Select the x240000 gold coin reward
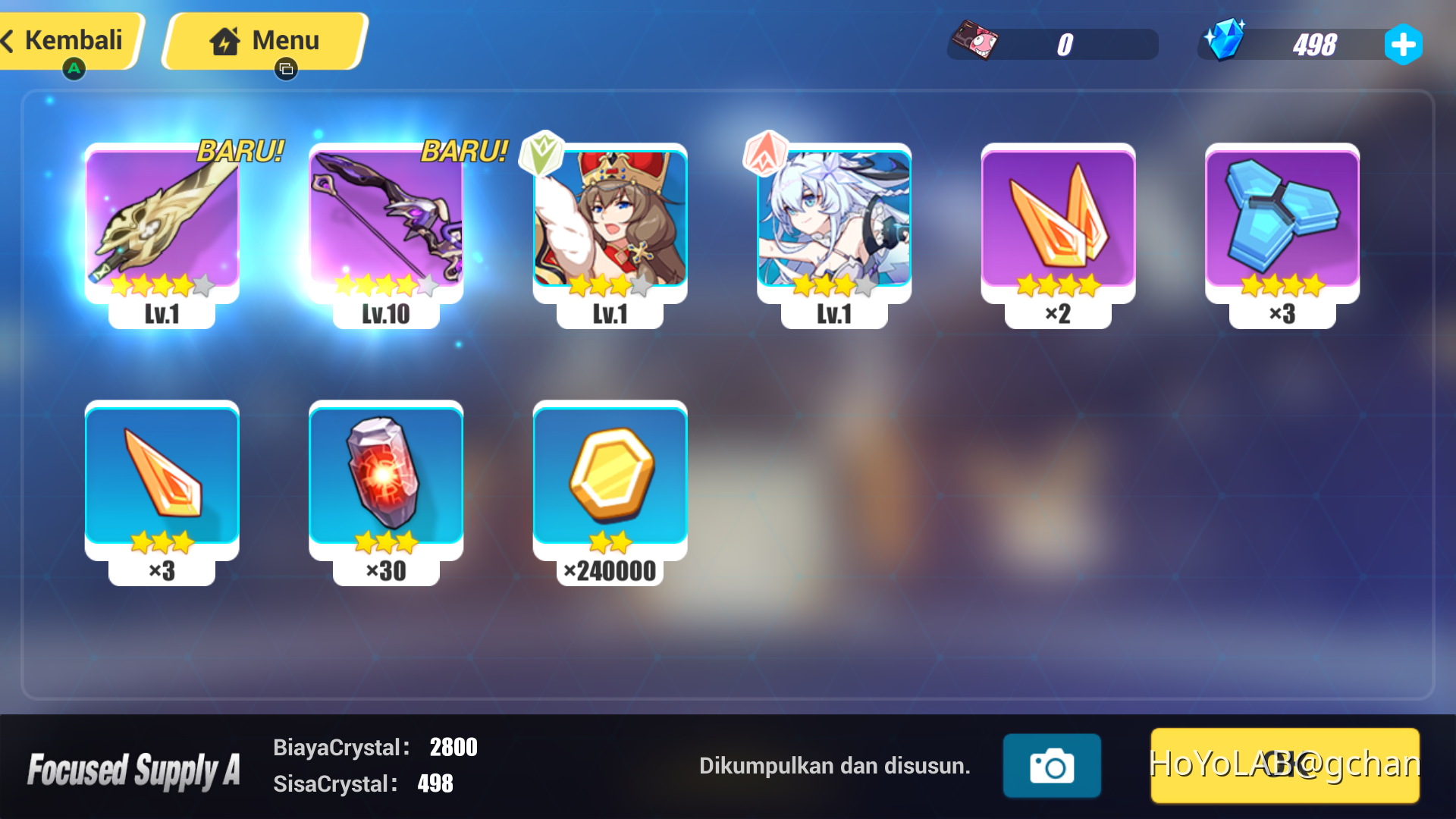 tap(610, 478)
